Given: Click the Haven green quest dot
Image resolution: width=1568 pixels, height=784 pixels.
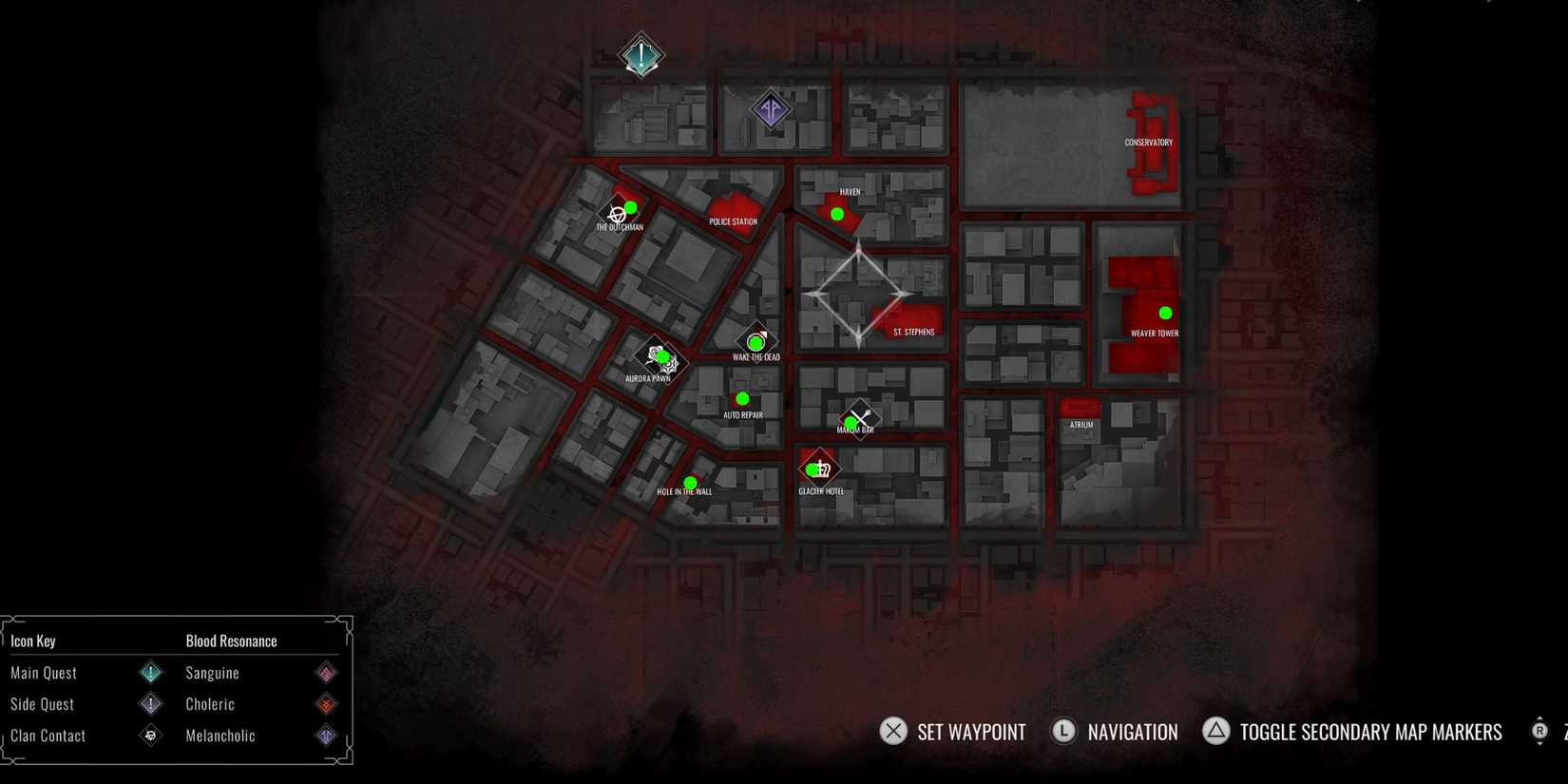Looking at the screenshot, I should (x=836, y=214).
